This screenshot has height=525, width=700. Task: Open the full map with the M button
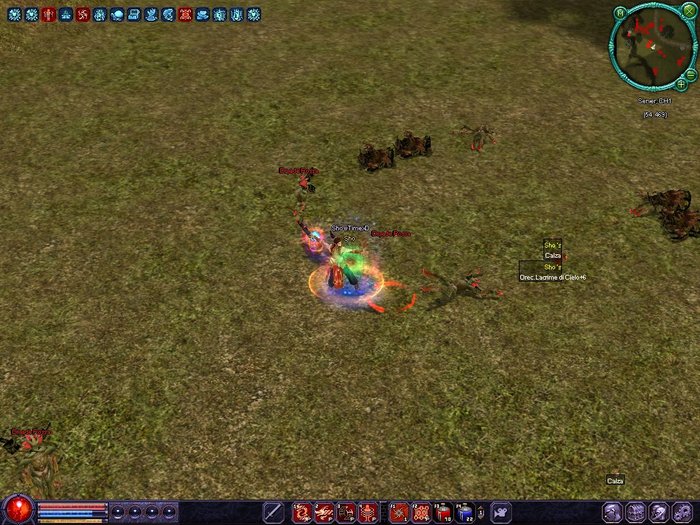pos(620,13)
